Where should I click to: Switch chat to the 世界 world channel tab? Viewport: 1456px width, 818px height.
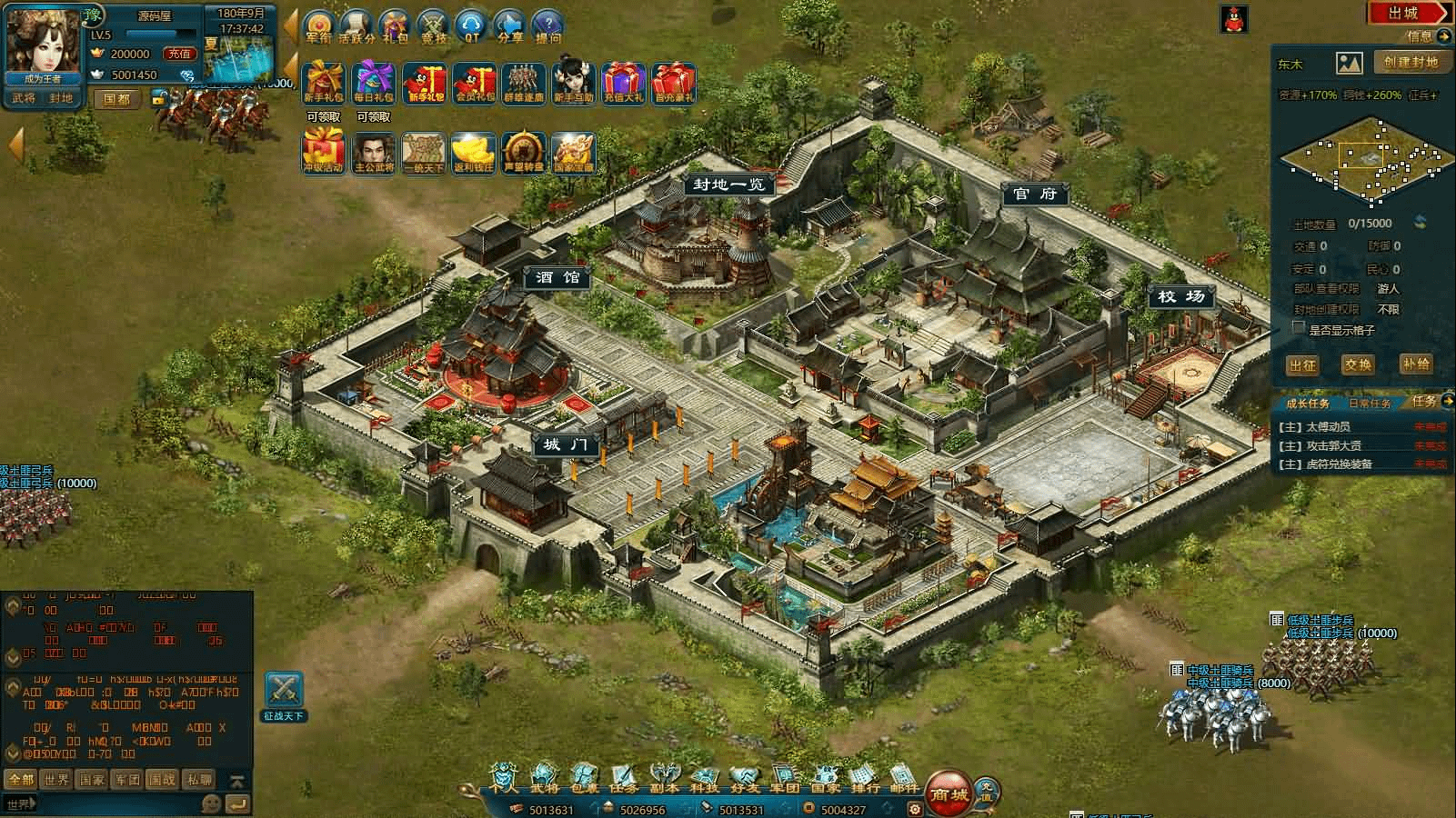(56, 779)
